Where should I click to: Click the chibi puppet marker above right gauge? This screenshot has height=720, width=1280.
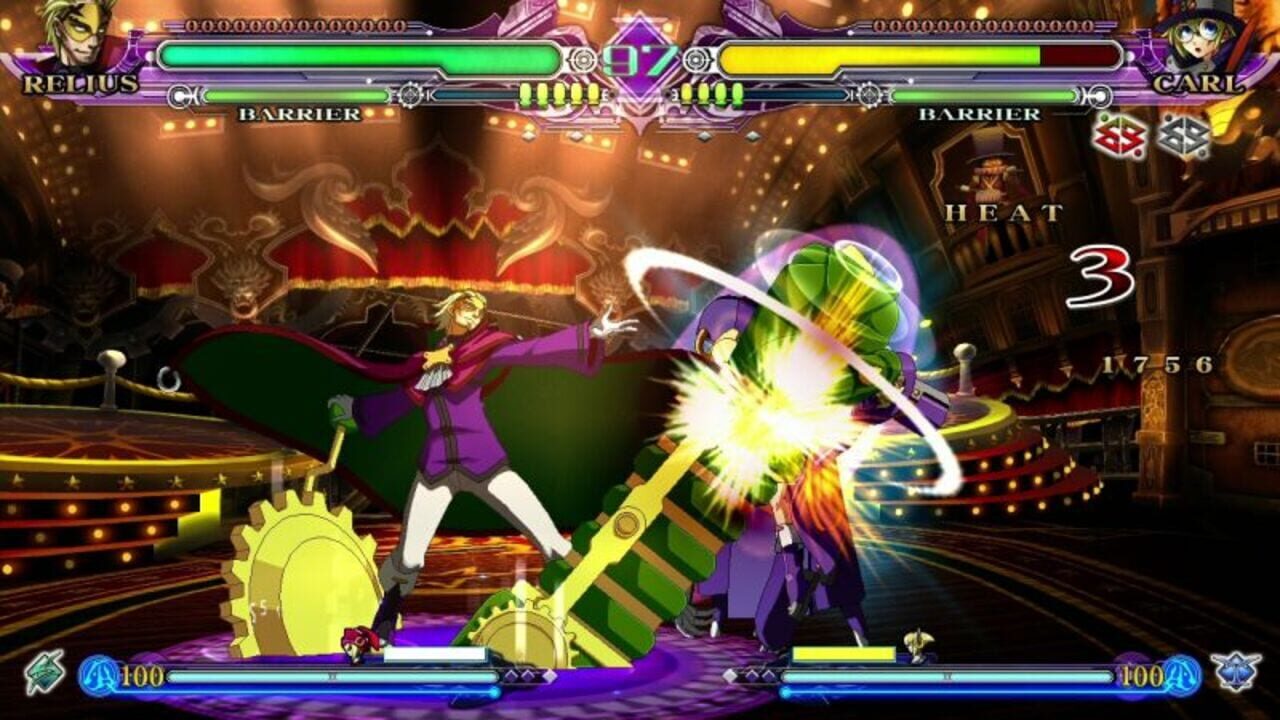point(918,640)
